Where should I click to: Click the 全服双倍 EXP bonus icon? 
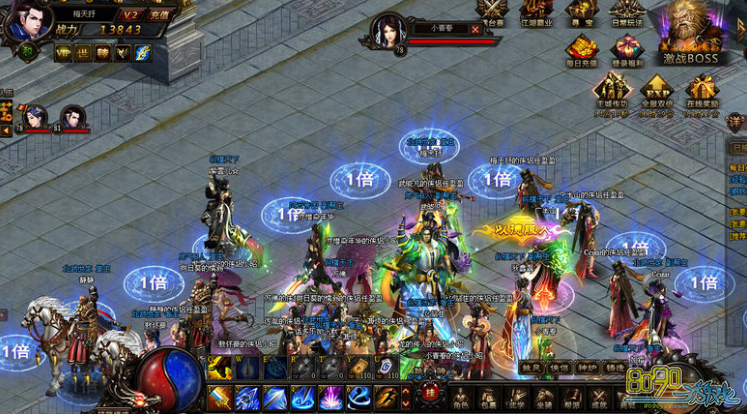(656, 92)
